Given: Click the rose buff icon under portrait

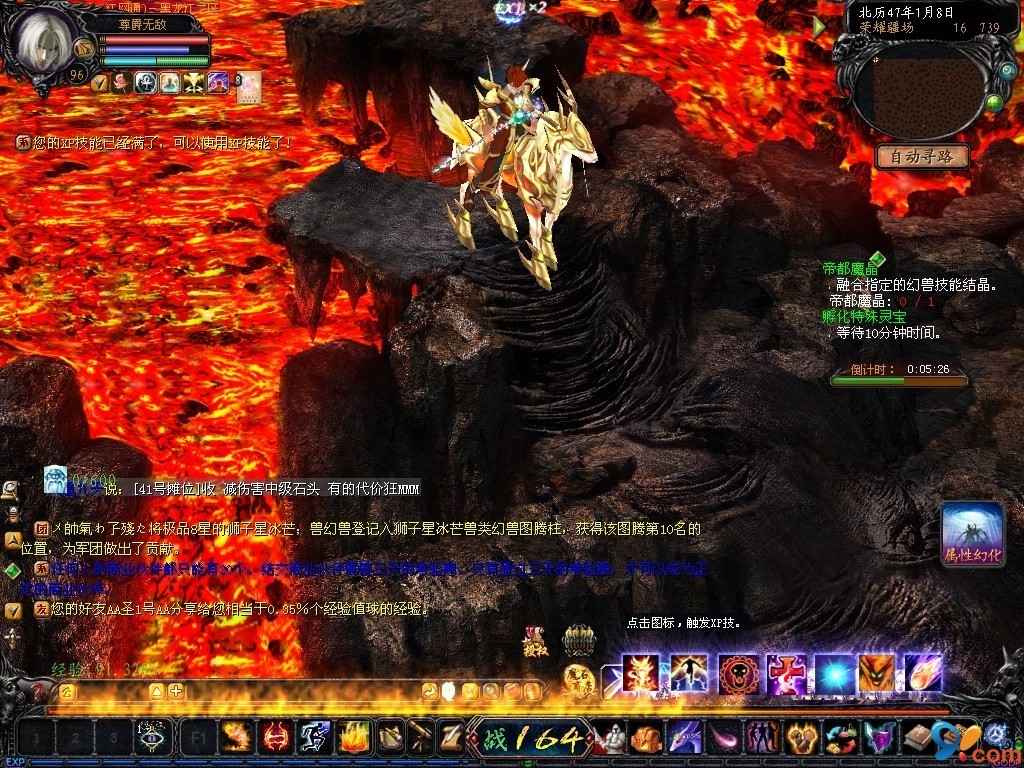Looking at the screenshot, I should (x=122, y=83).
